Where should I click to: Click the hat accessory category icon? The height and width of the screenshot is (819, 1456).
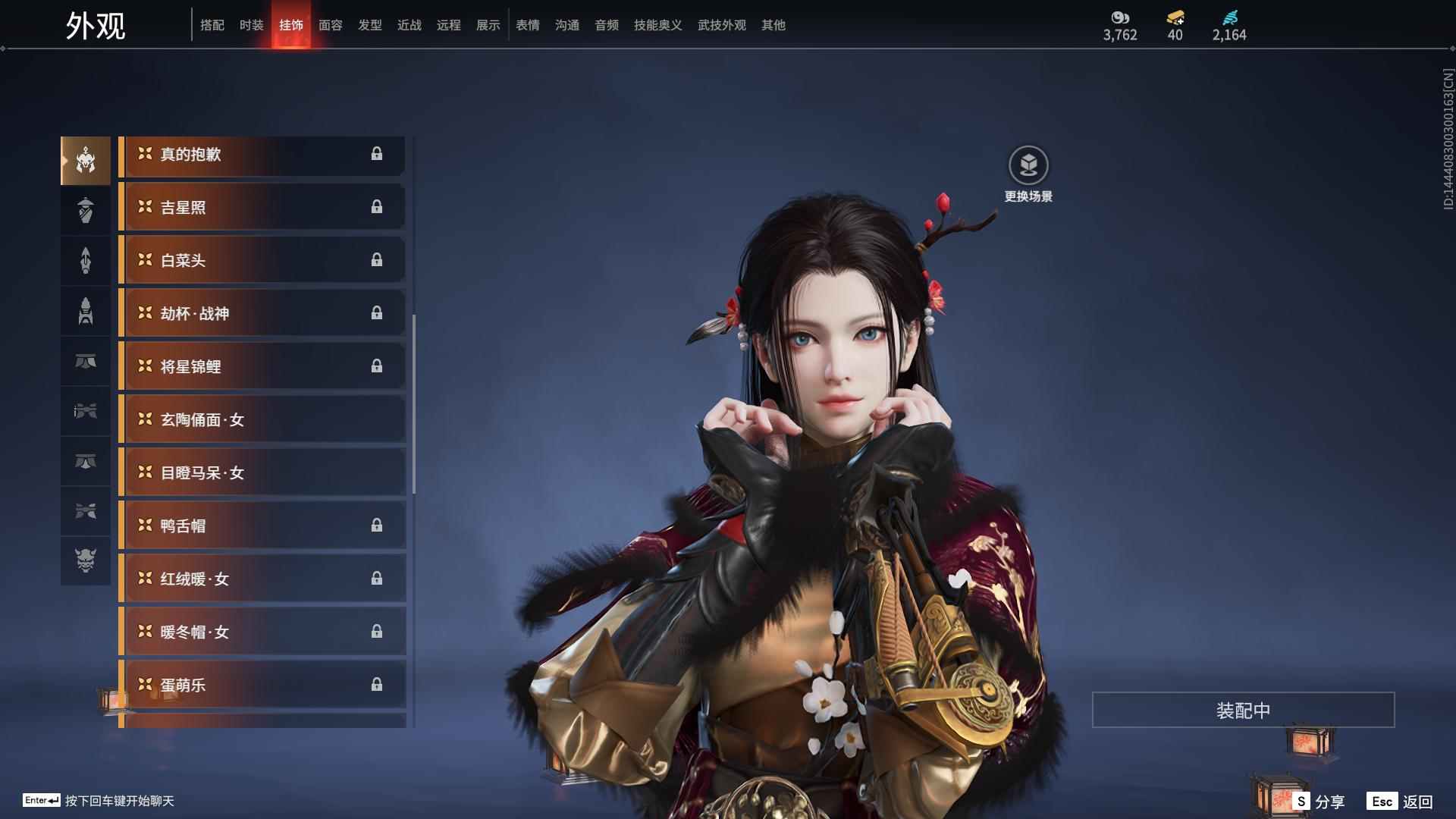86,311
